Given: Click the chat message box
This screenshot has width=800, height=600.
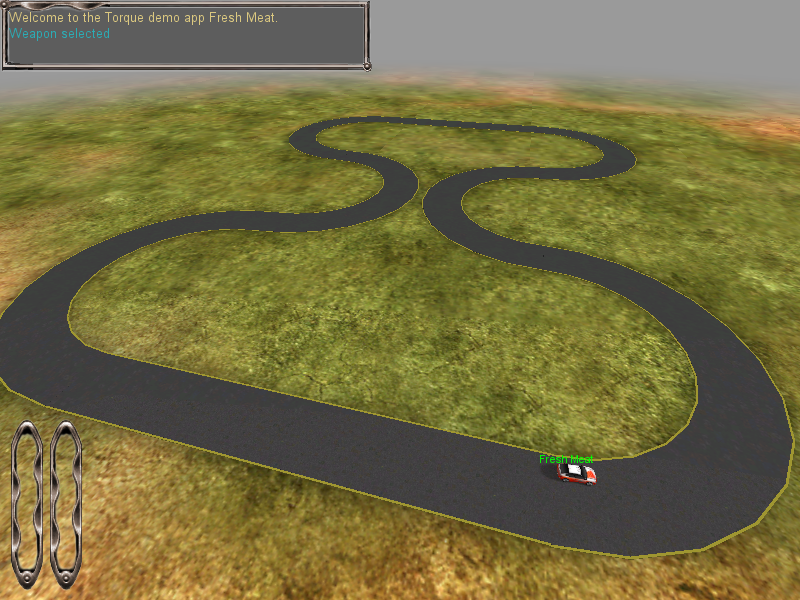Looking at the screenshot, I should pos(186,36).
